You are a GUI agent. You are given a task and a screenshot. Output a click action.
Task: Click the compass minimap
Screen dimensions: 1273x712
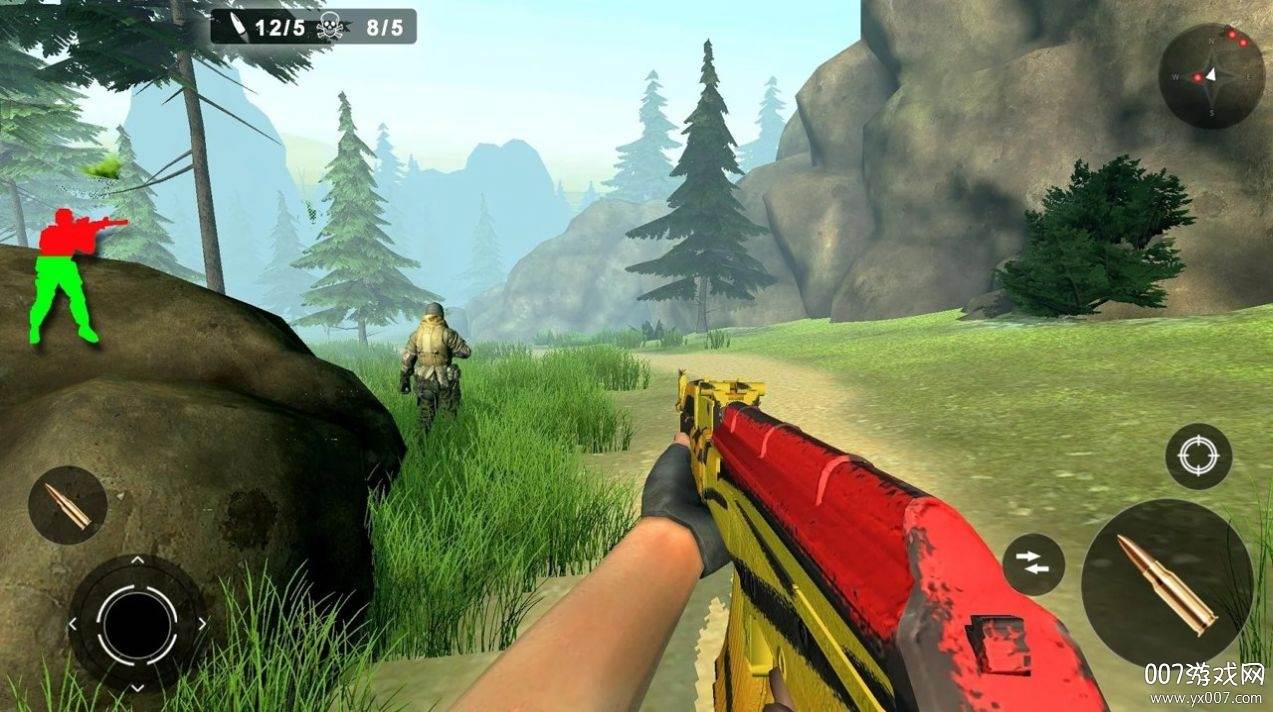click(x=1210, y=76)
